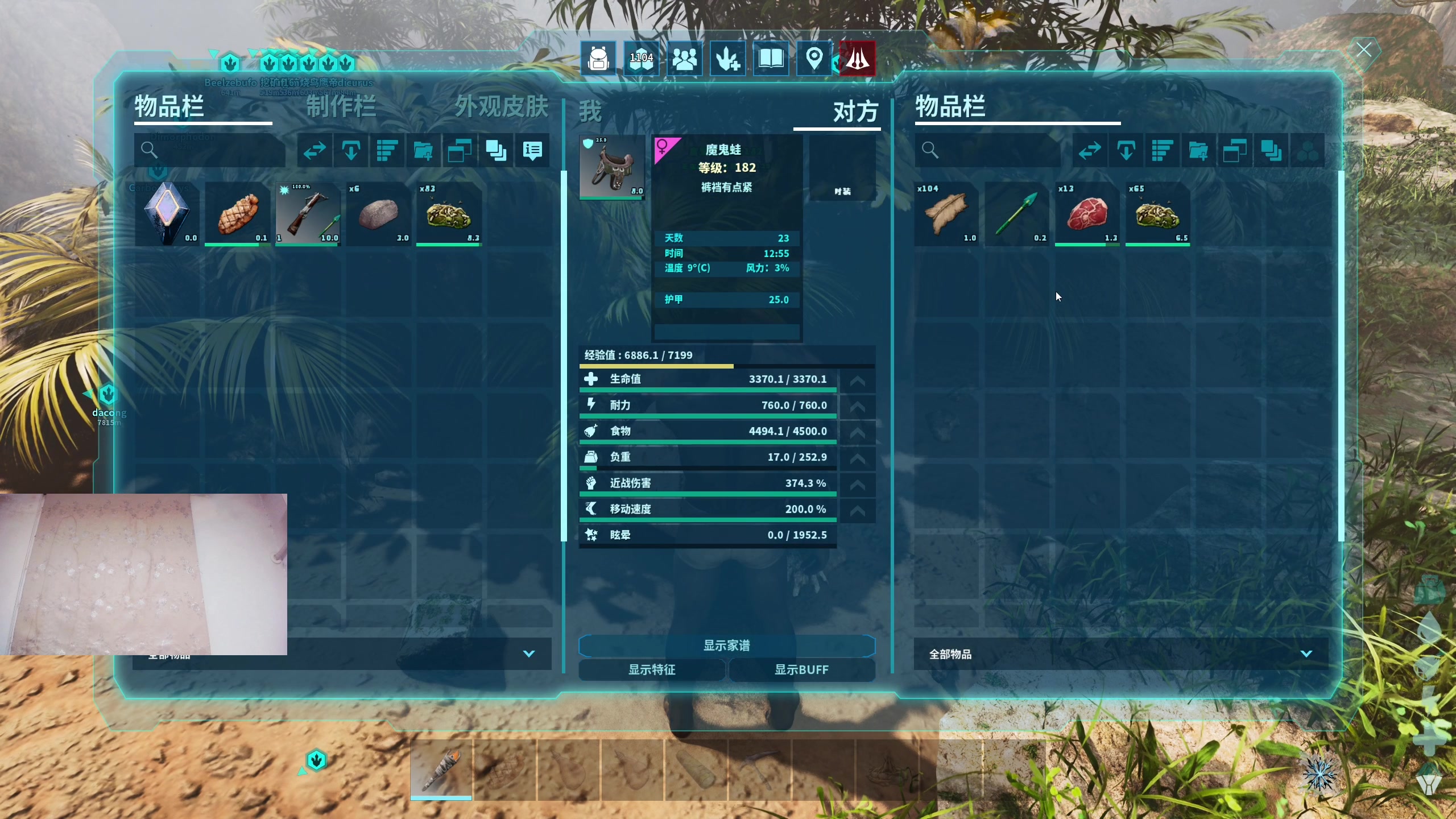This screenshot has width=1456, height=819.
Task: Open the 外观皮肤 skins tab
Action: (x=501, y=107)
